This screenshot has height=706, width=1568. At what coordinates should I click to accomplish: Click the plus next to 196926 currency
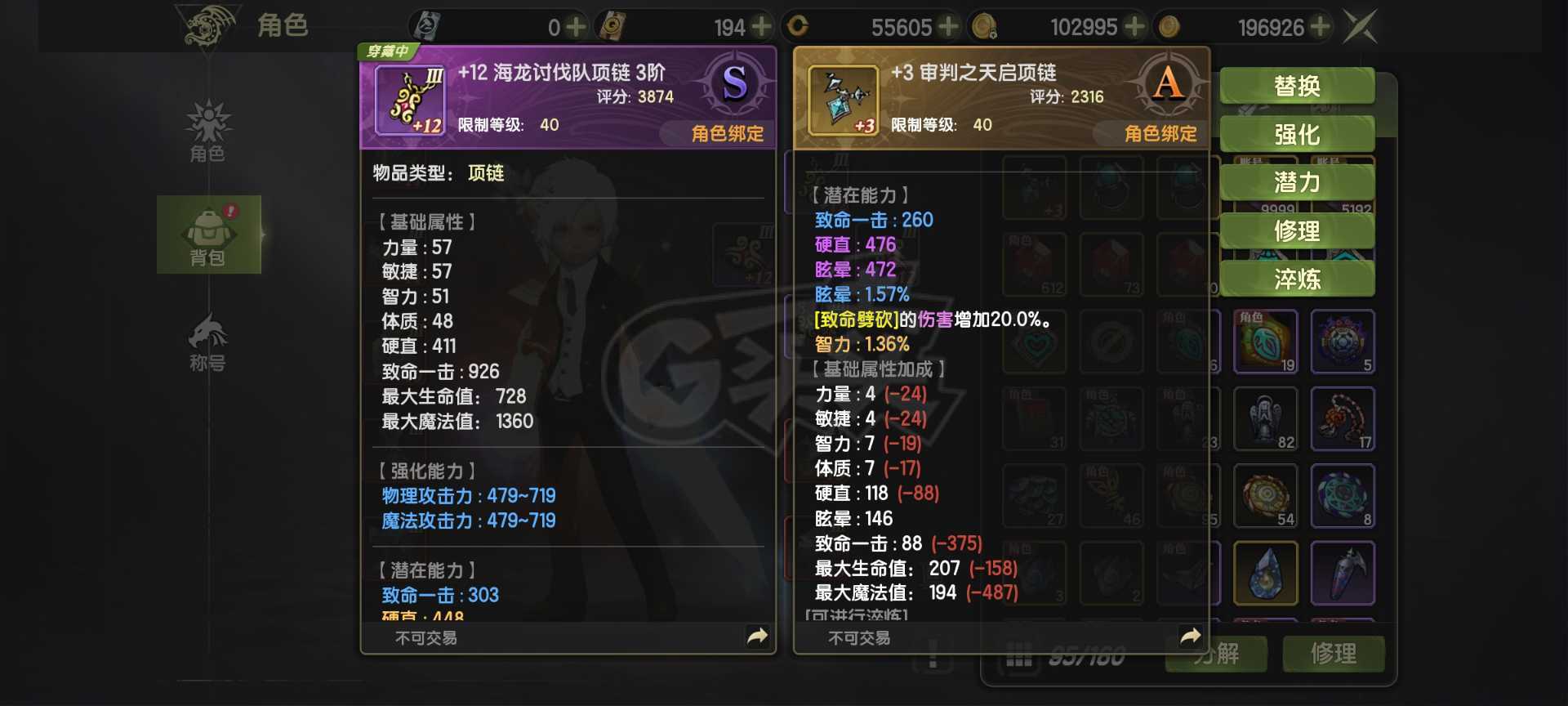tap(1321, 26)
